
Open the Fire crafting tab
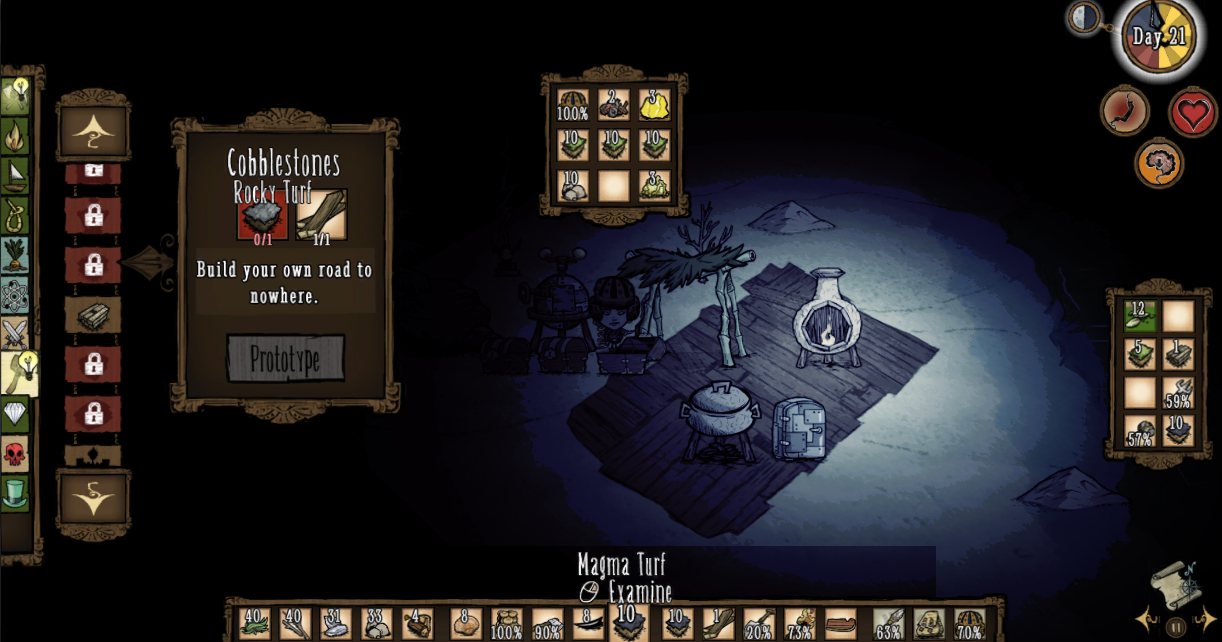15,135
